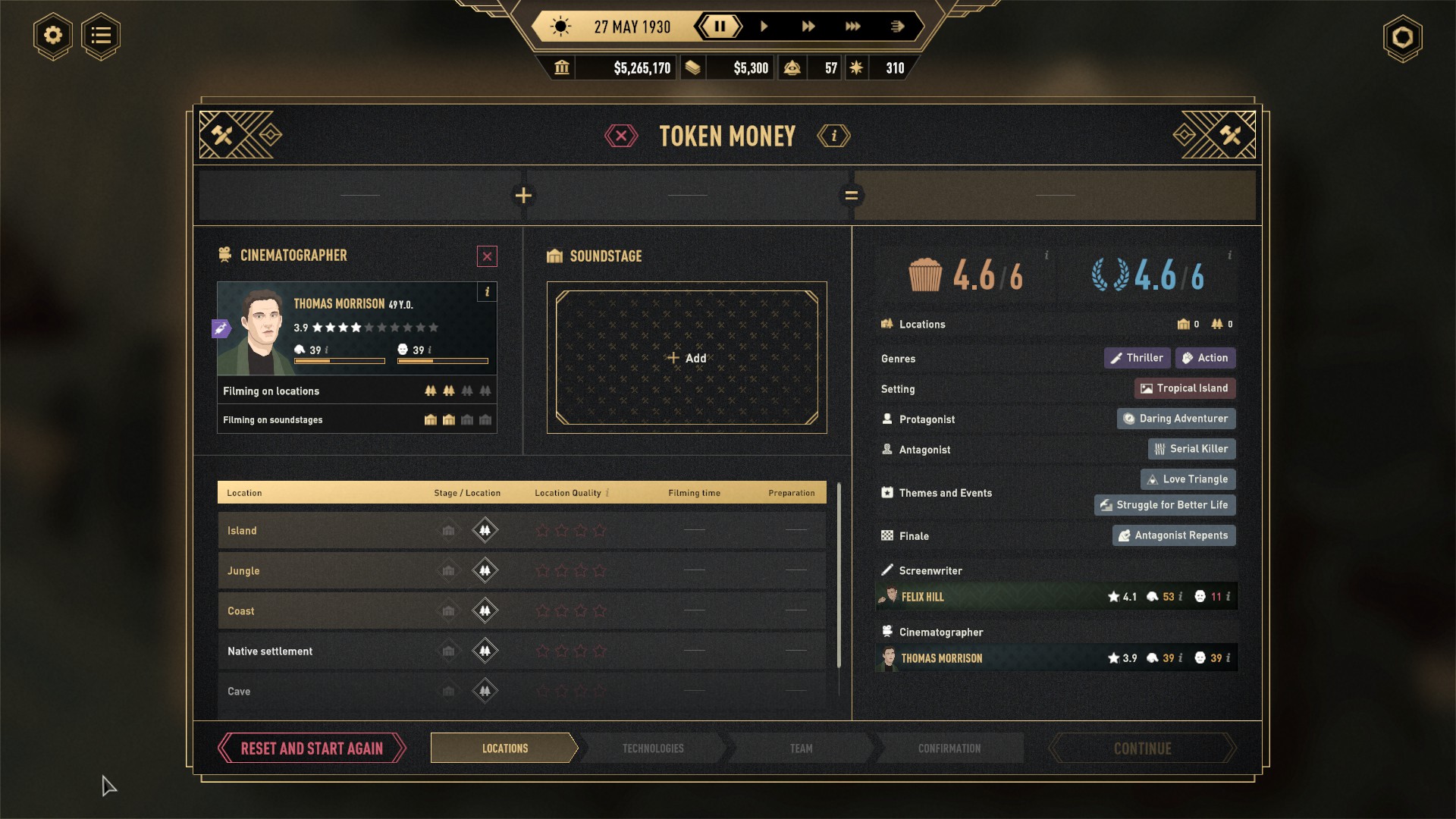Open the list menu icon

point(101,36)
